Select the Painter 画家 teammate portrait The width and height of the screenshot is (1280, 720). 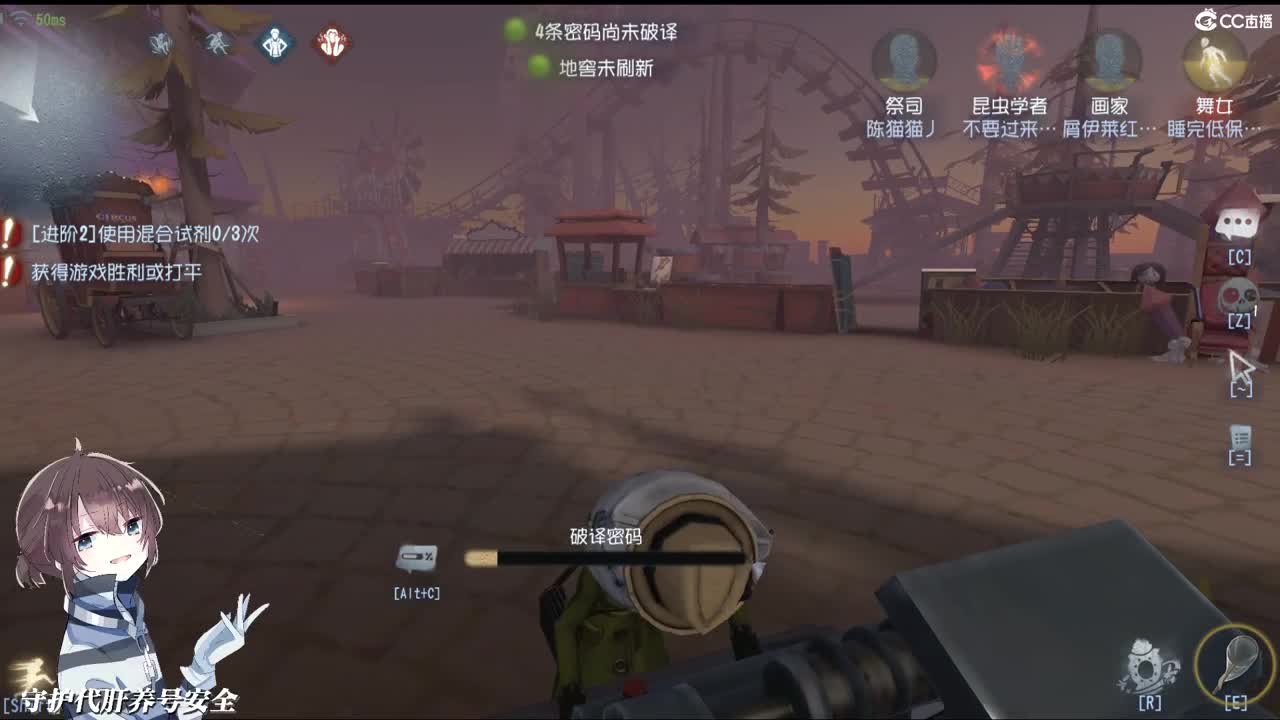tap(1110, 60)
